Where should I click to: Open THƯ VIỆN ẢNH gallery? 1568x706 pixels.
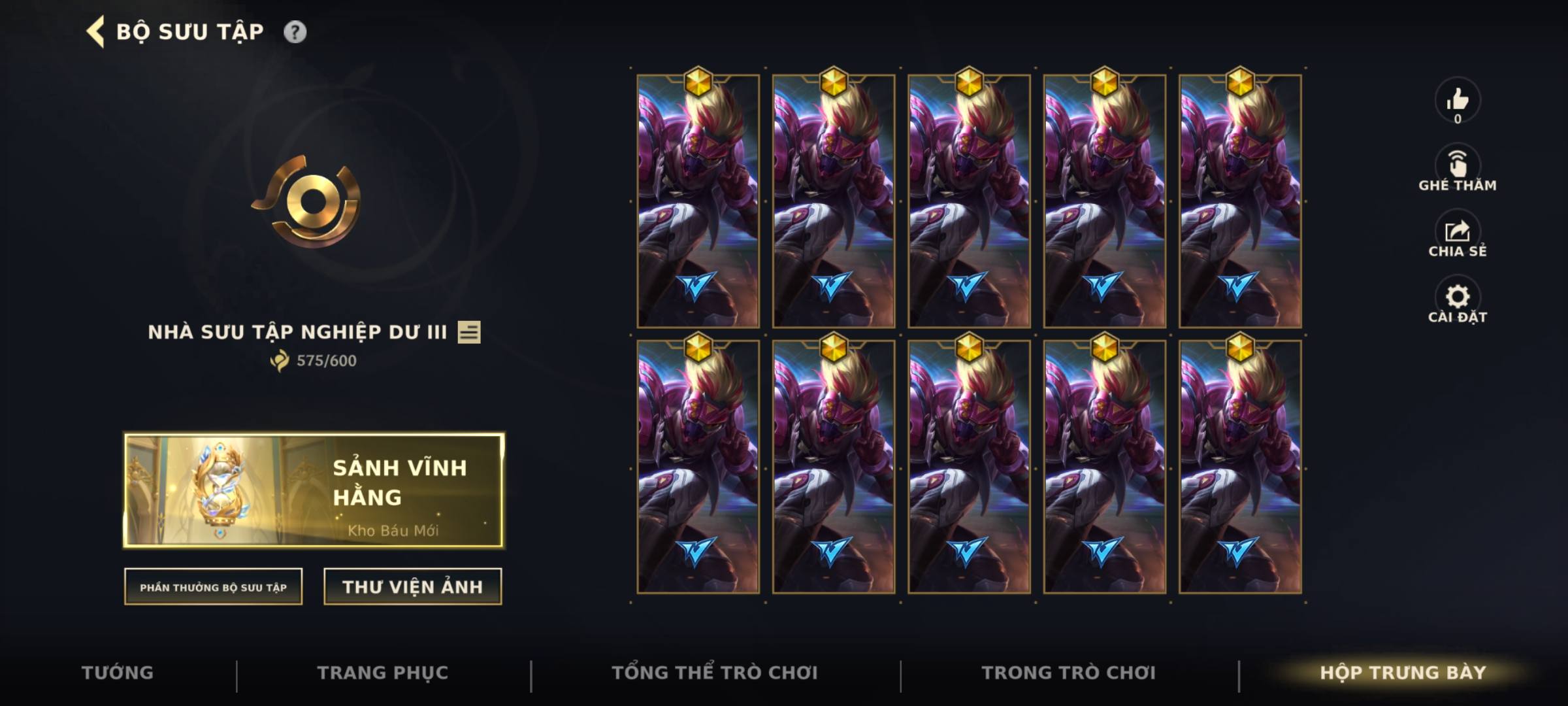(412, 586)
